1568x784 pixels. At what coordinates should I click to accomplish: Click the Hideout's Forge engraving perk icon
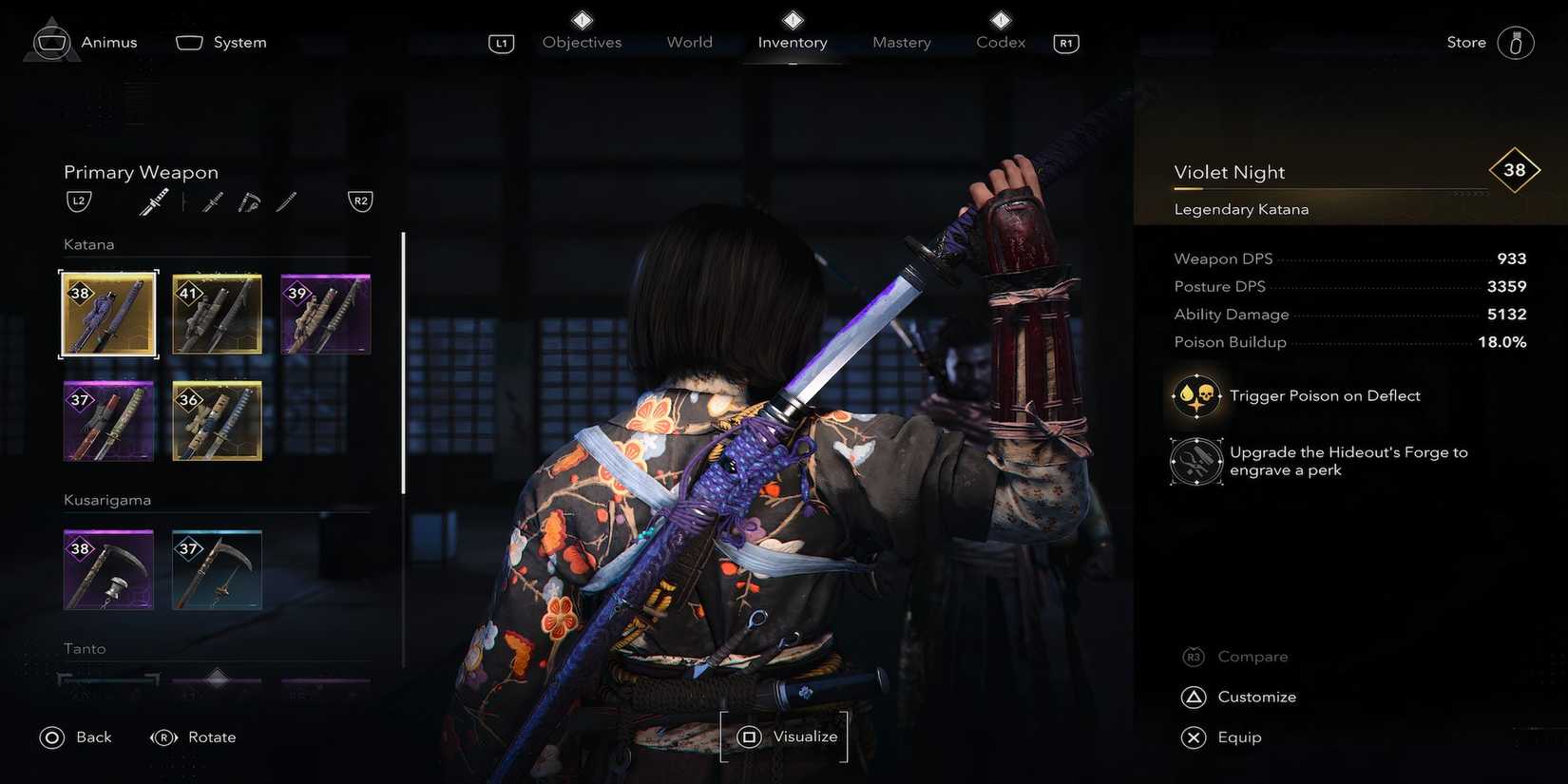[1195, 460]
